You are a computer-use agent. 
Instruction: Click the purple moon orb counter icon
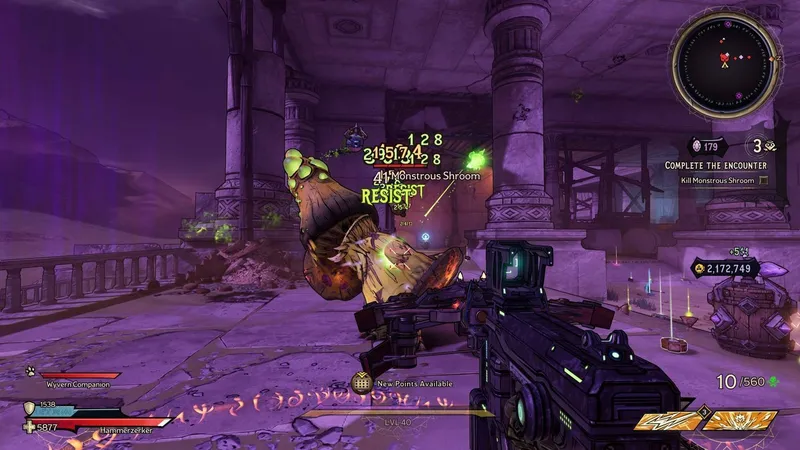[697, 146]
